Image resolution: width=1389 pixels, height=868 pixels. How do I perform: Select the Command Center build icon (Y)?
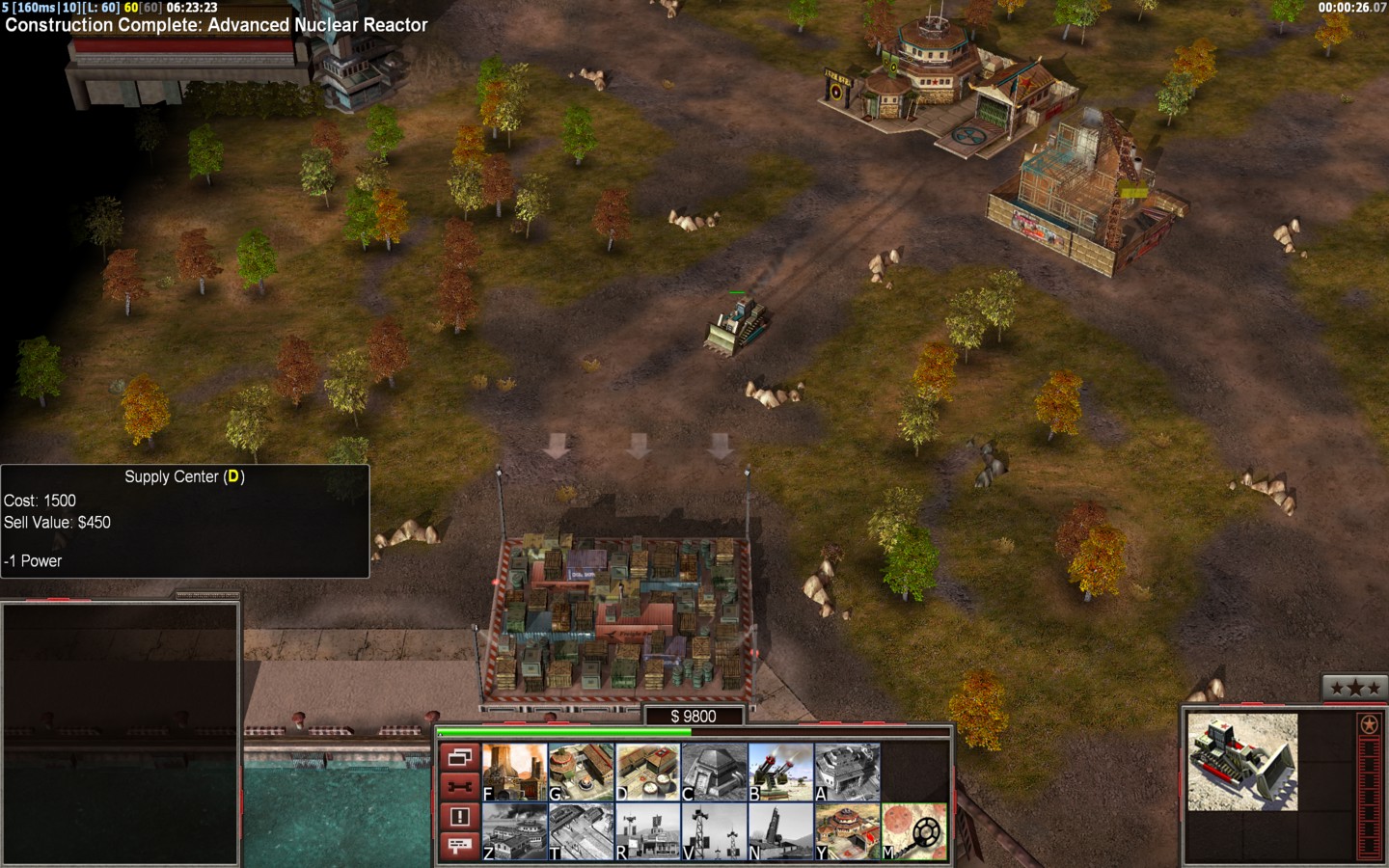[848, 831]
